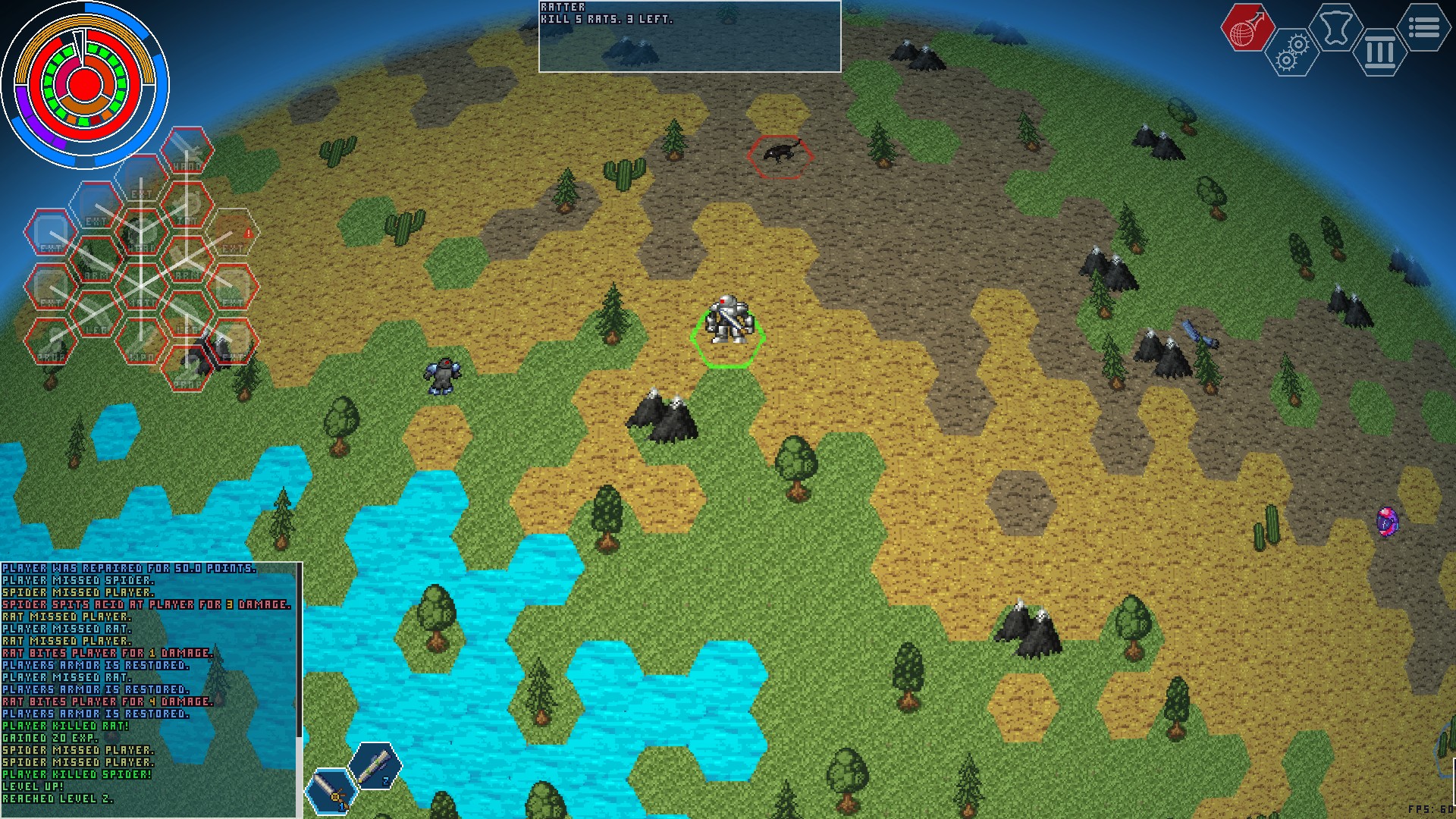Screen dimensions: 1456x819
Task: Open the hide-shaped crafting hexagon button
Action: pyautogui.click(x=1336, y=28)
